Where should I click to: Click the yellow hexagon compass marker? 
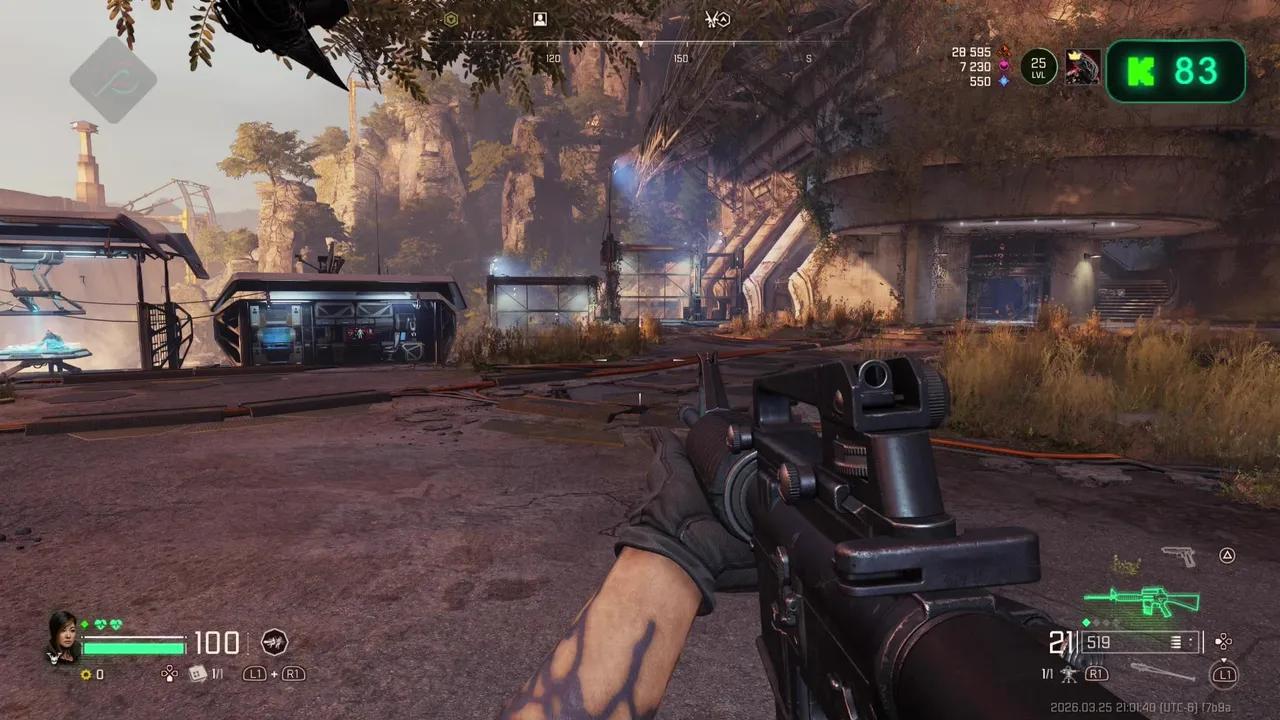click(x=451, y=19)
